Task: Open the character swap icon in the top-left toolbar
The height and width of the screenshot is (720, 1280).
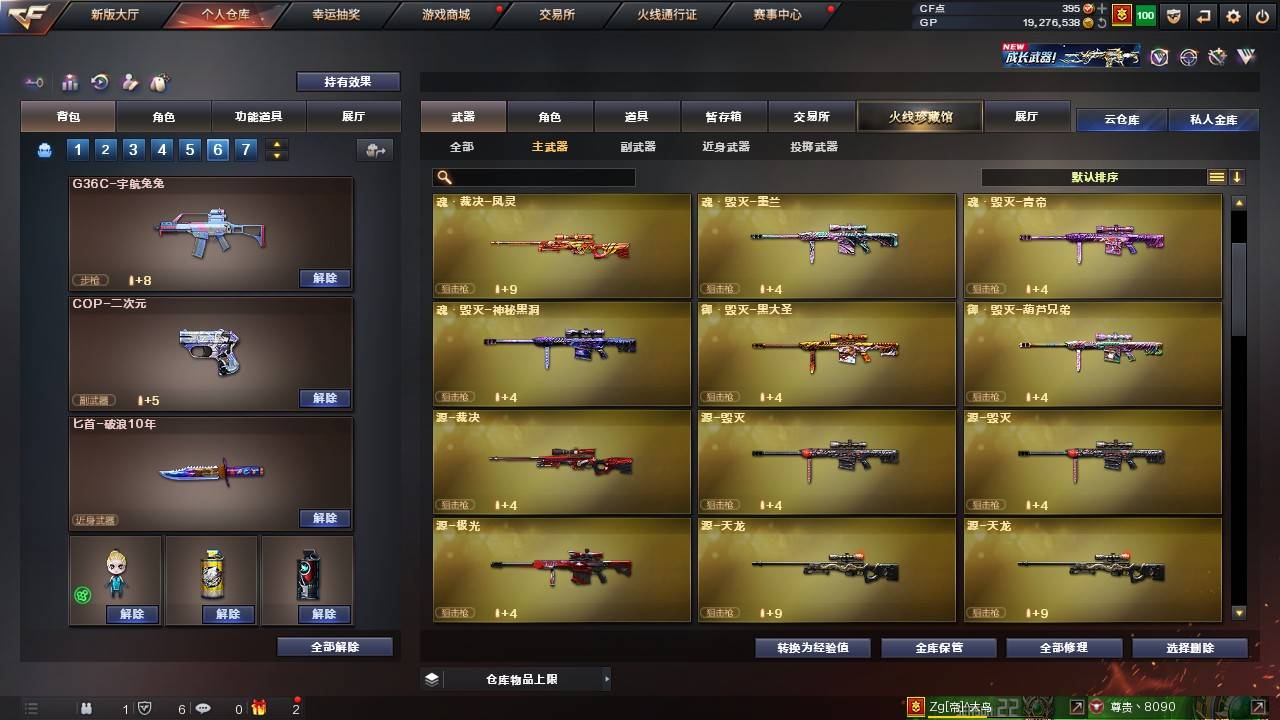Action: [x=128, y=82]
